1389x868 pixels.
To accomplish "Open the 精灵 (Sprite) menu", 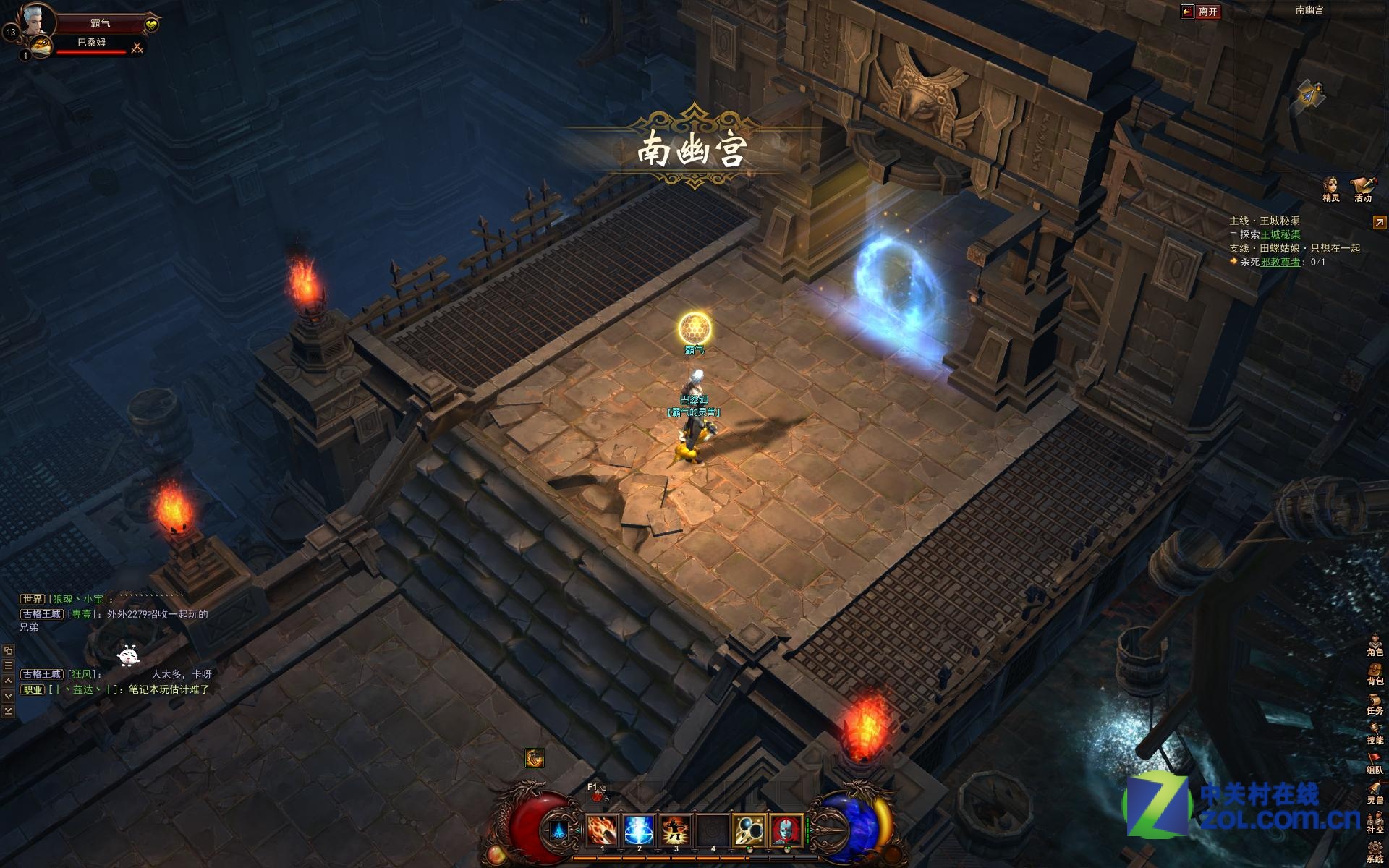I will pos(1330,187).
